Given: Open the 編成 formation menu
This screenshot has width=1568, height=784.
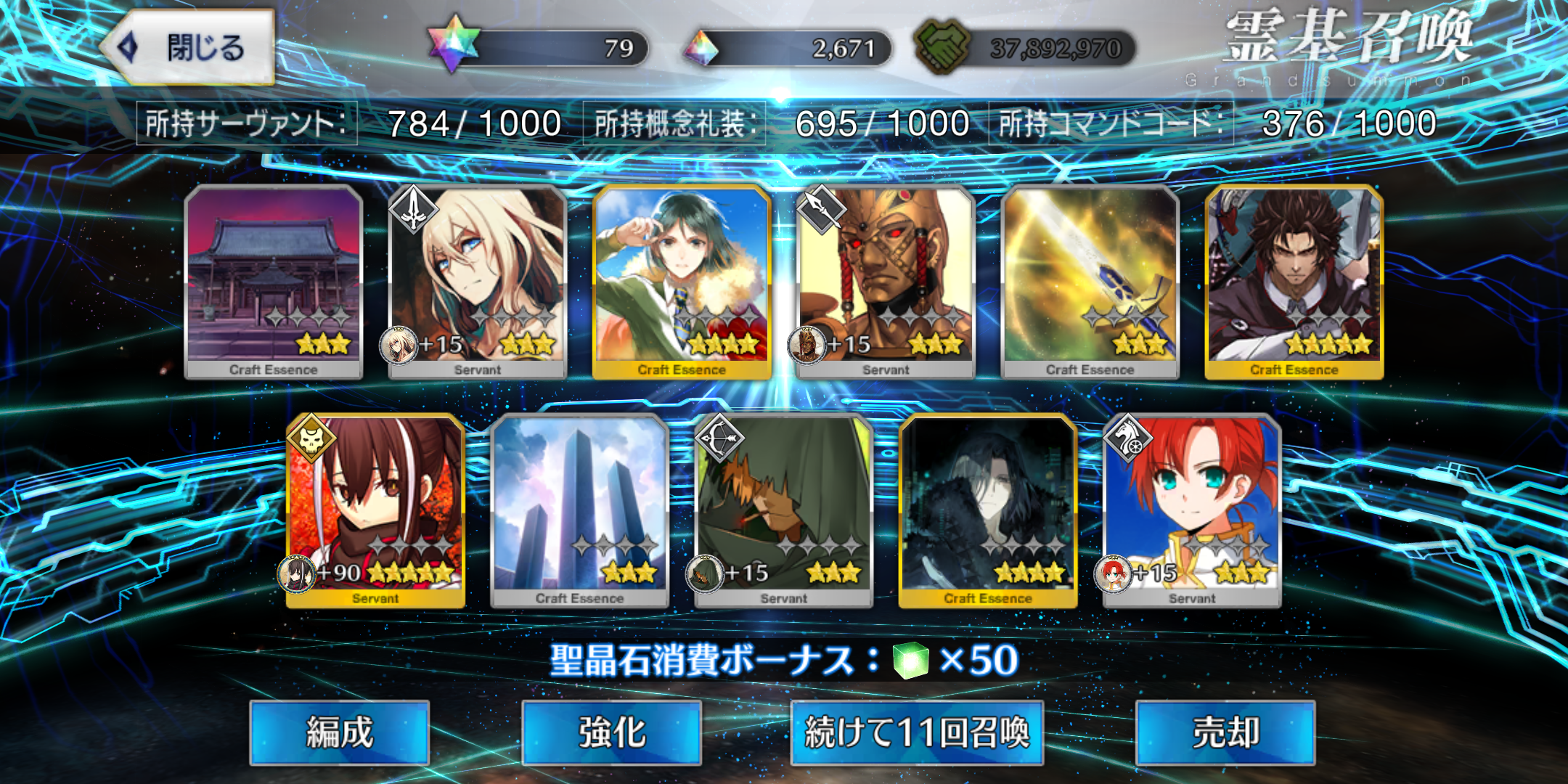Looking at the screenshot, I should point(339,732).
